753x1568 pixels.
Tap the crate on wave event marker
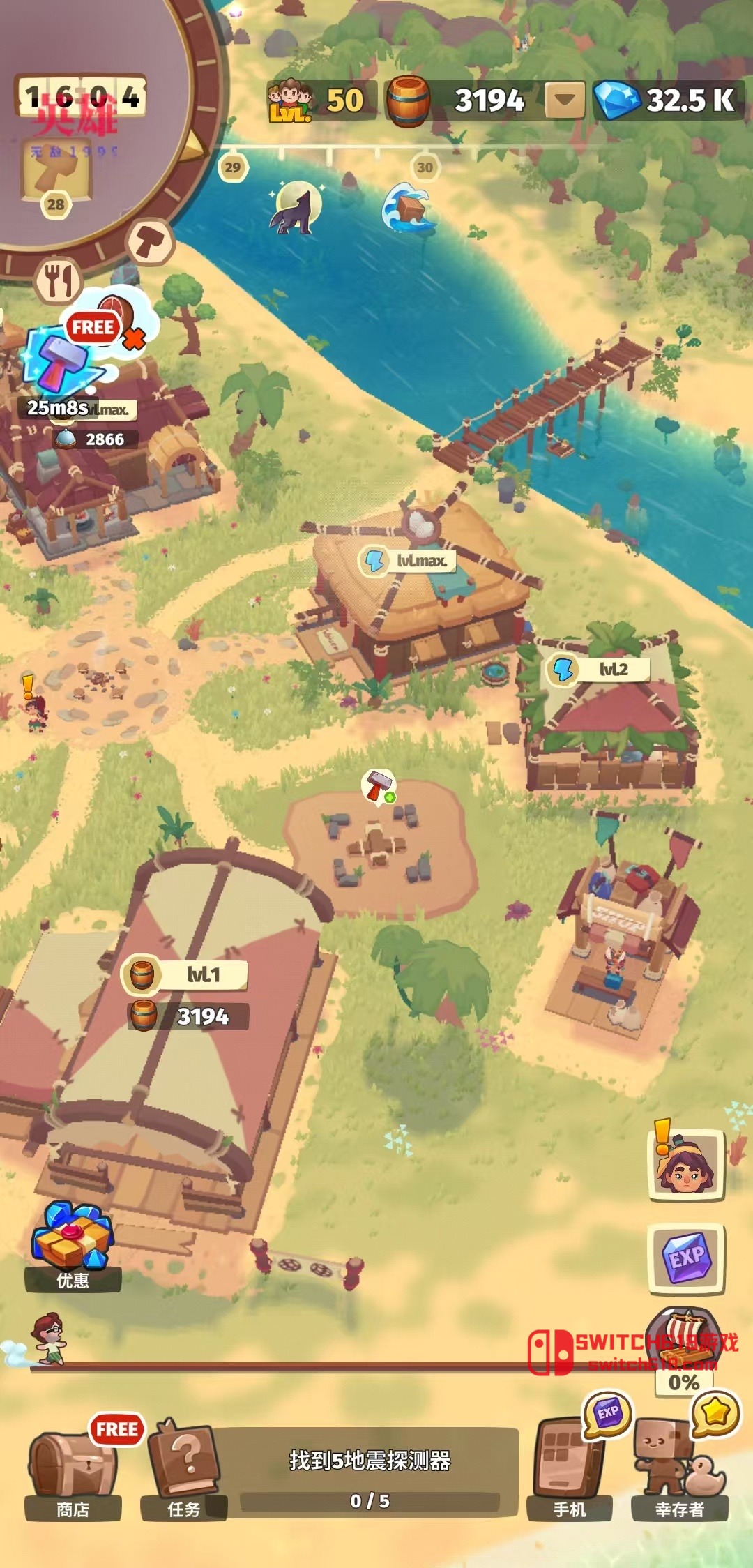pos(409,208)
